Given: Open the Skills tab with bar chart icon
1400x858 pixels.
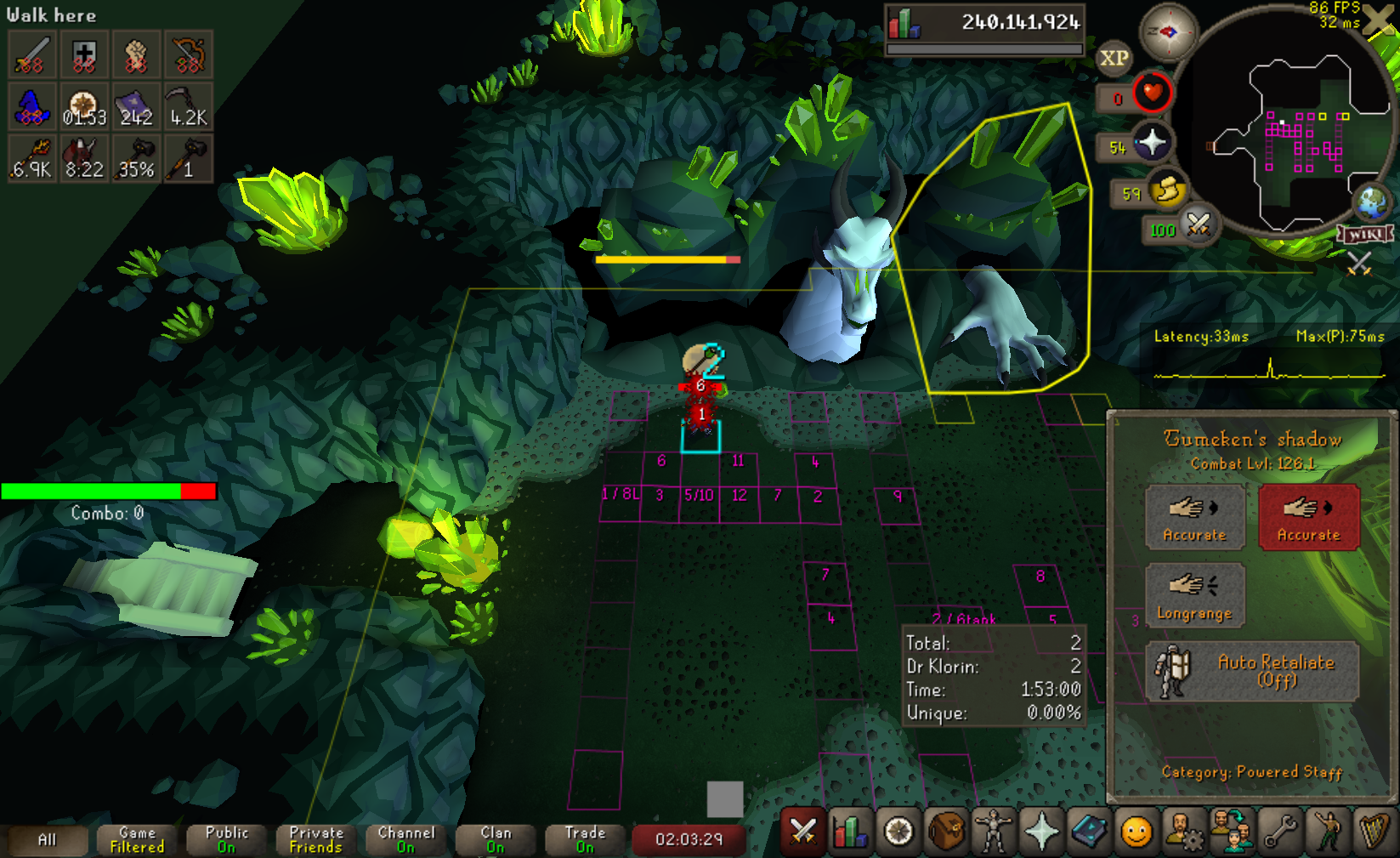Looking at the screenshot, I should coord(850,832).
